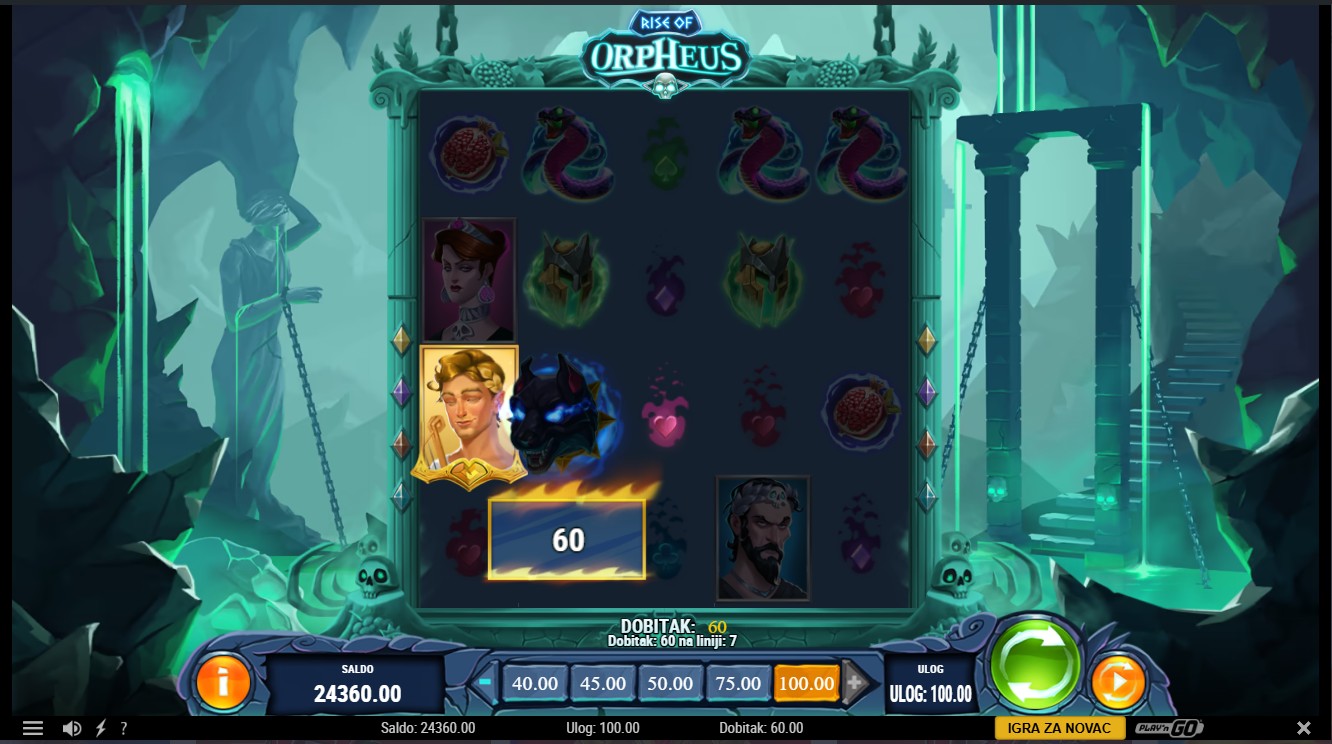Open the hamburger menu in bottom bar

tap(33, 728)
